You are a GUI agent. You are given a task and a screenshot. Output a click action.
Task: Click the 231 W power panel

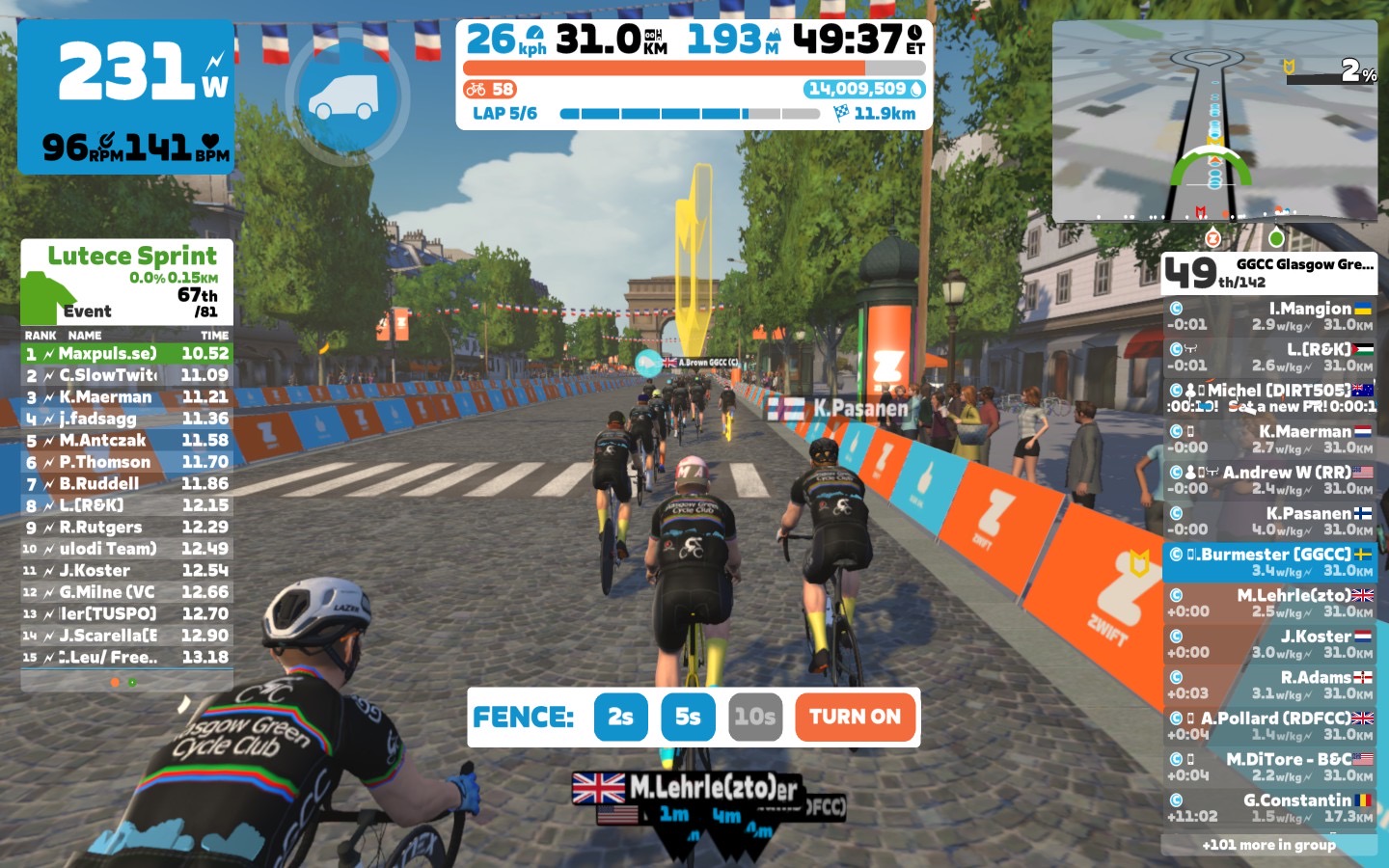125,96
